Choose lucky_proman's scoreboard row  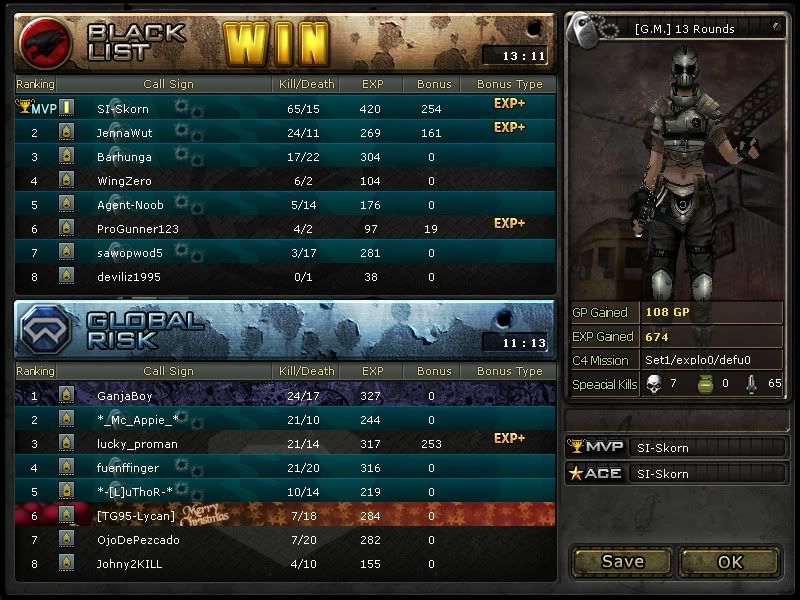click(285, 444)
